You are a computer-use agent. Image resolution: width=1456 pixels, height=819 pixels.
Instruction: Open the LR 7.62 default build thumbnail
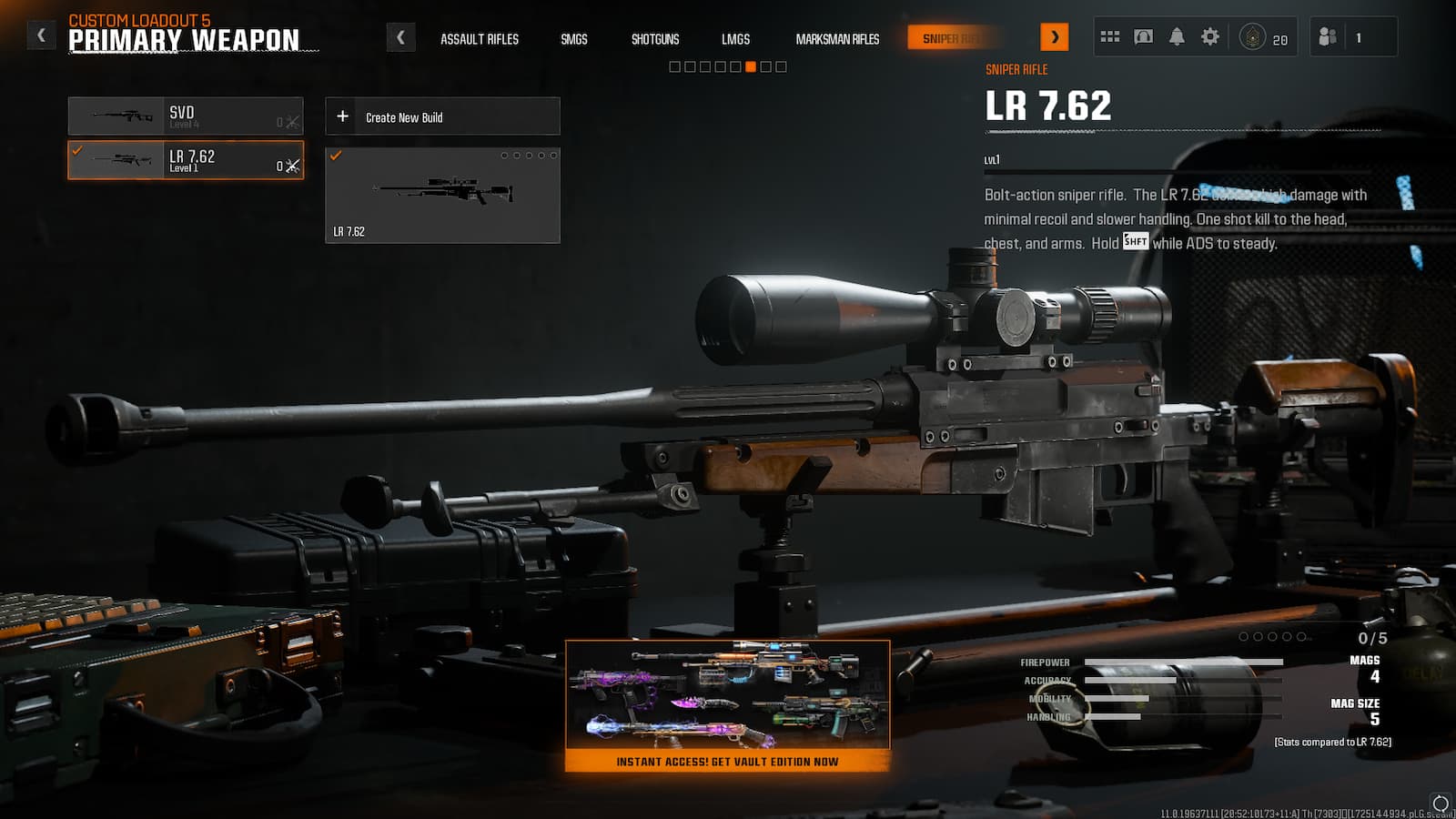pos(444,194)
